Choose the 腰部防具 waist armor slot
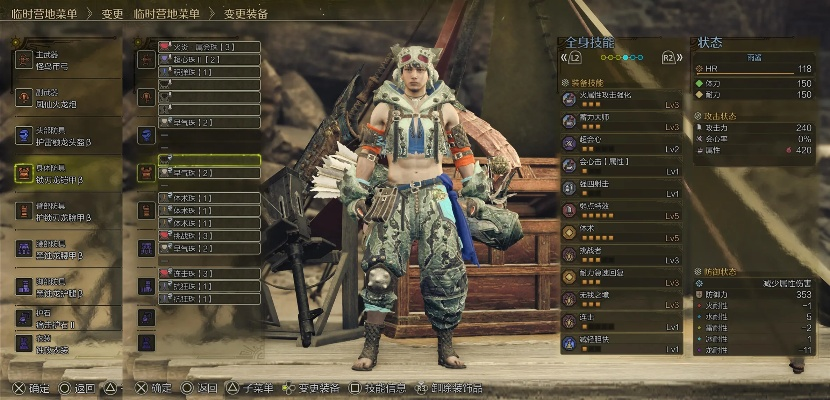Viewport: 830px width, 400px height. click(x=66, y=248)
